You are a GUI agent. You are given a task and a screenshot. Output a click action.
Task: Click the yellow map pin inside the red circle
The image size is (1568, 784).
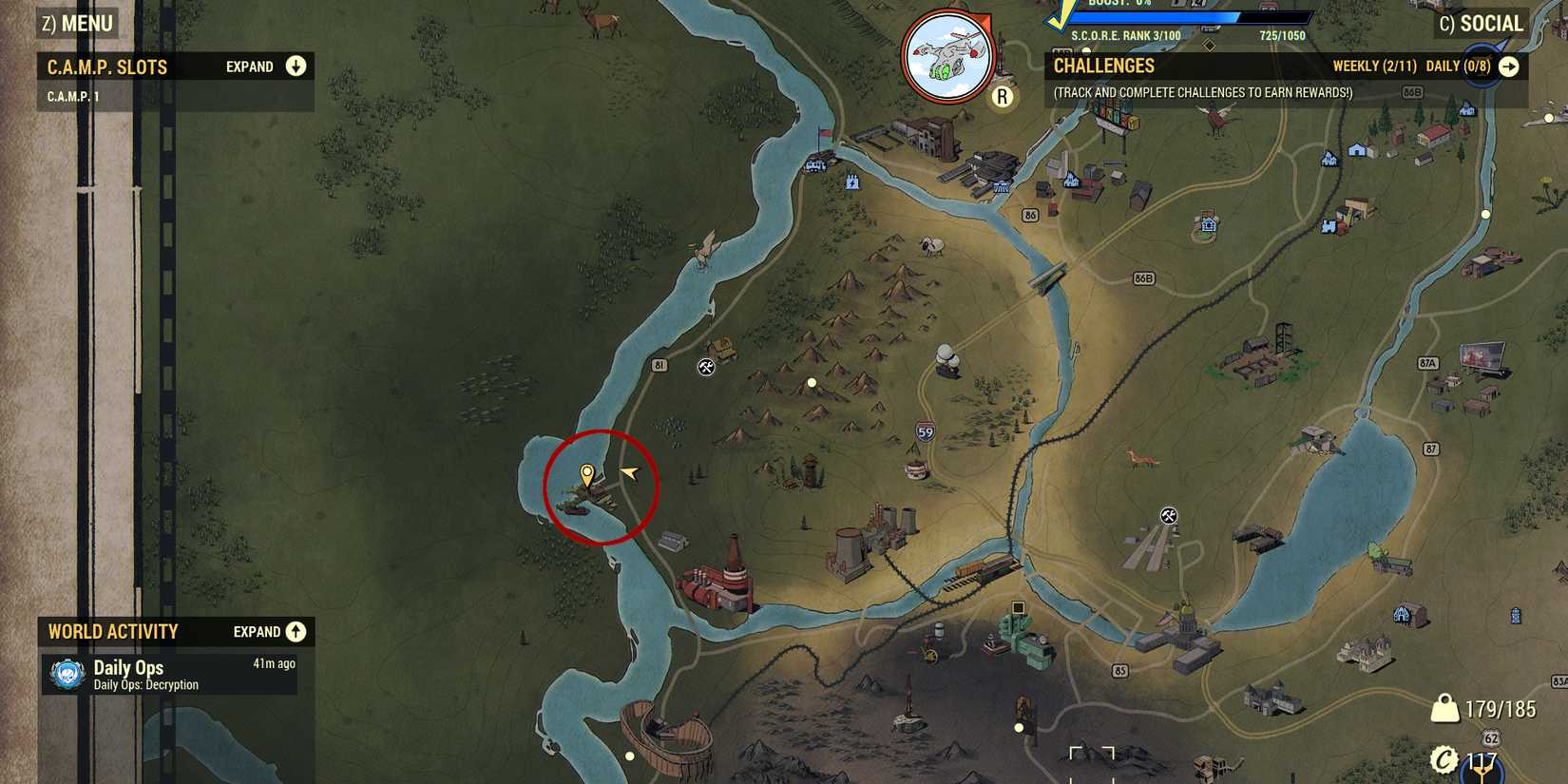click(x=587, y=470)
